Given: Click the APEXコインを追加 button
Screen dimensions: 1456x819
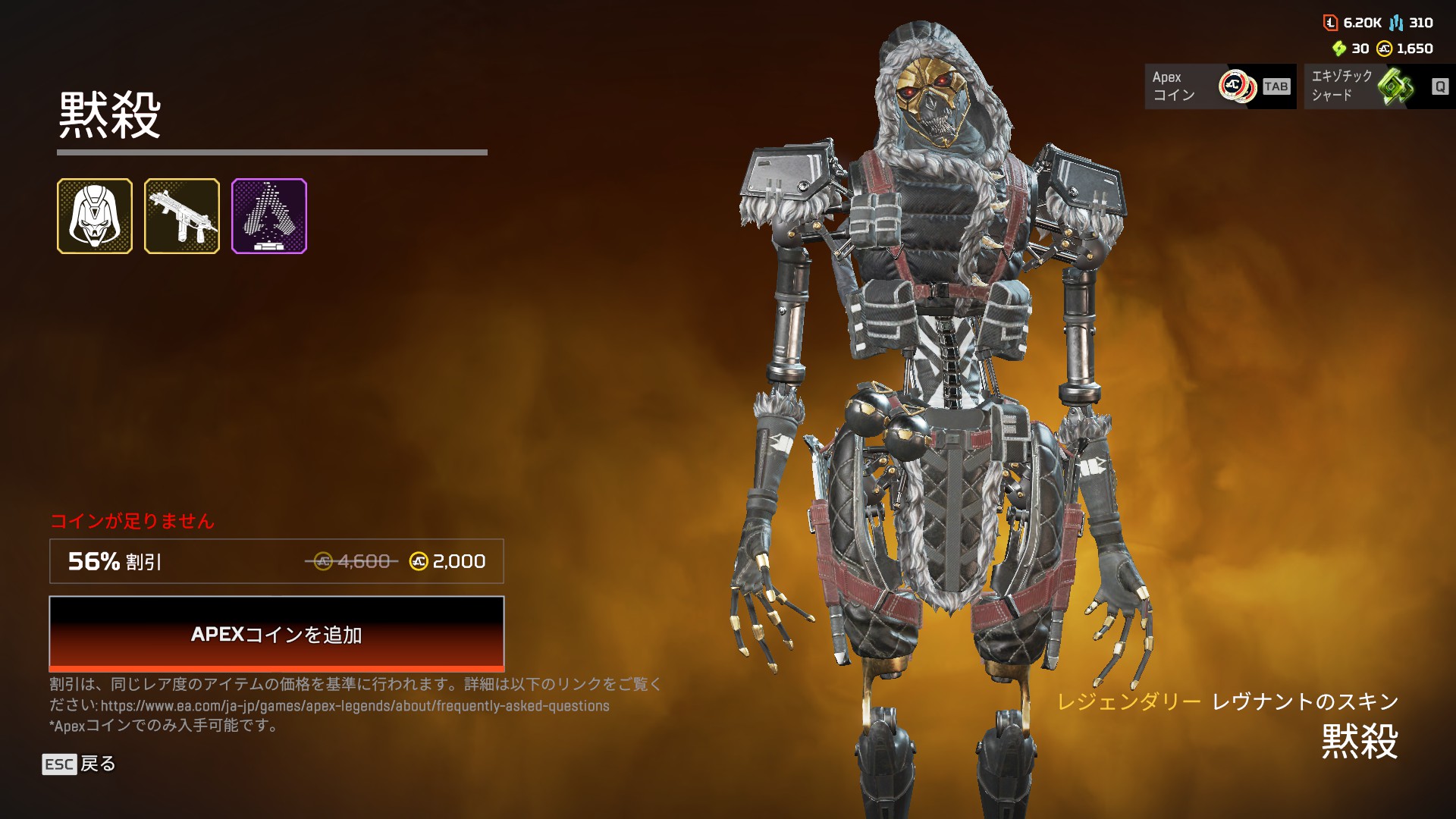Looking at the screenshot, I should [277, 634].
